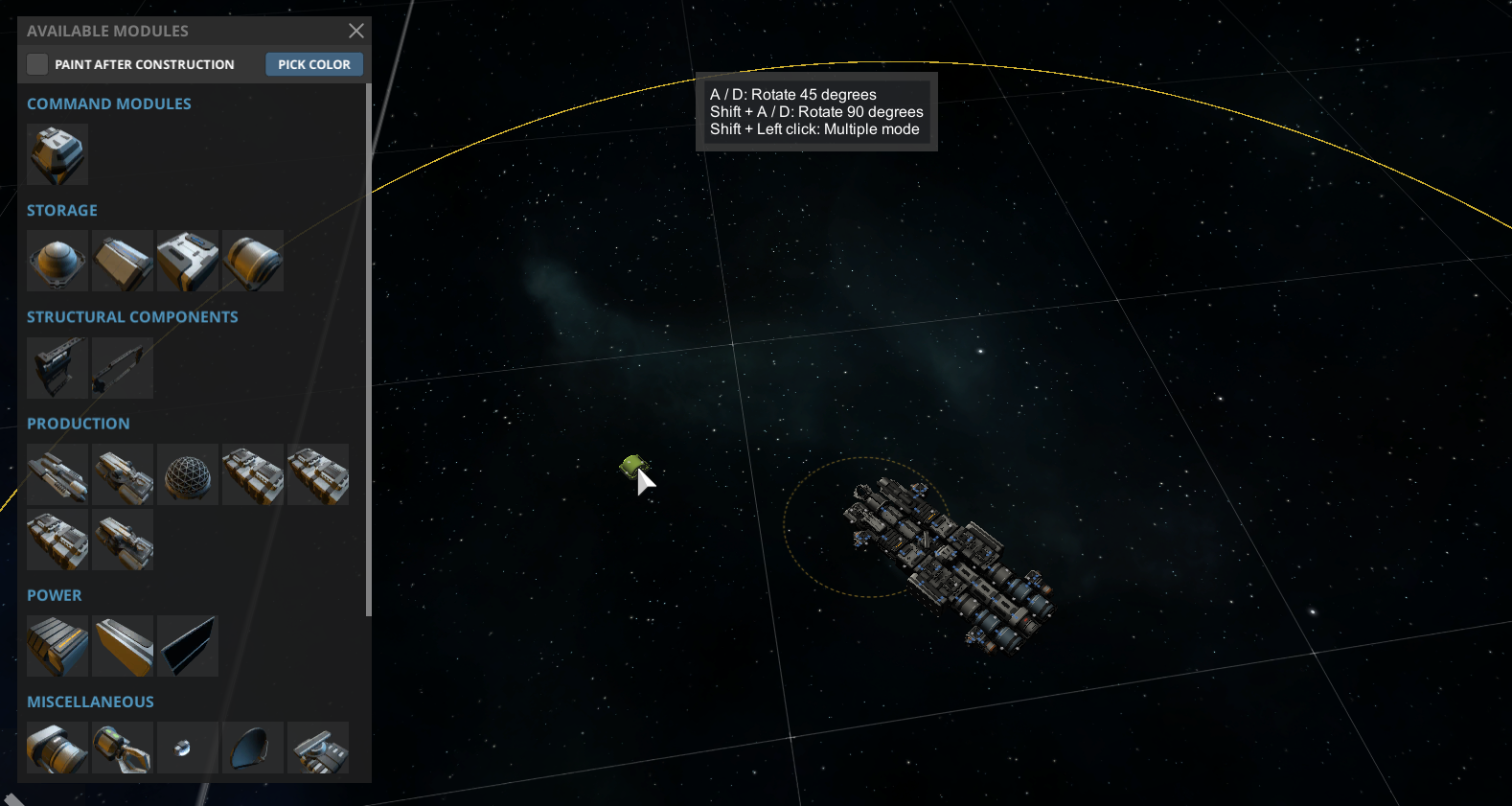
Task: Choose the satellite dish miscellaneous module
Action: pyautogui.click(x=253, y=748)
